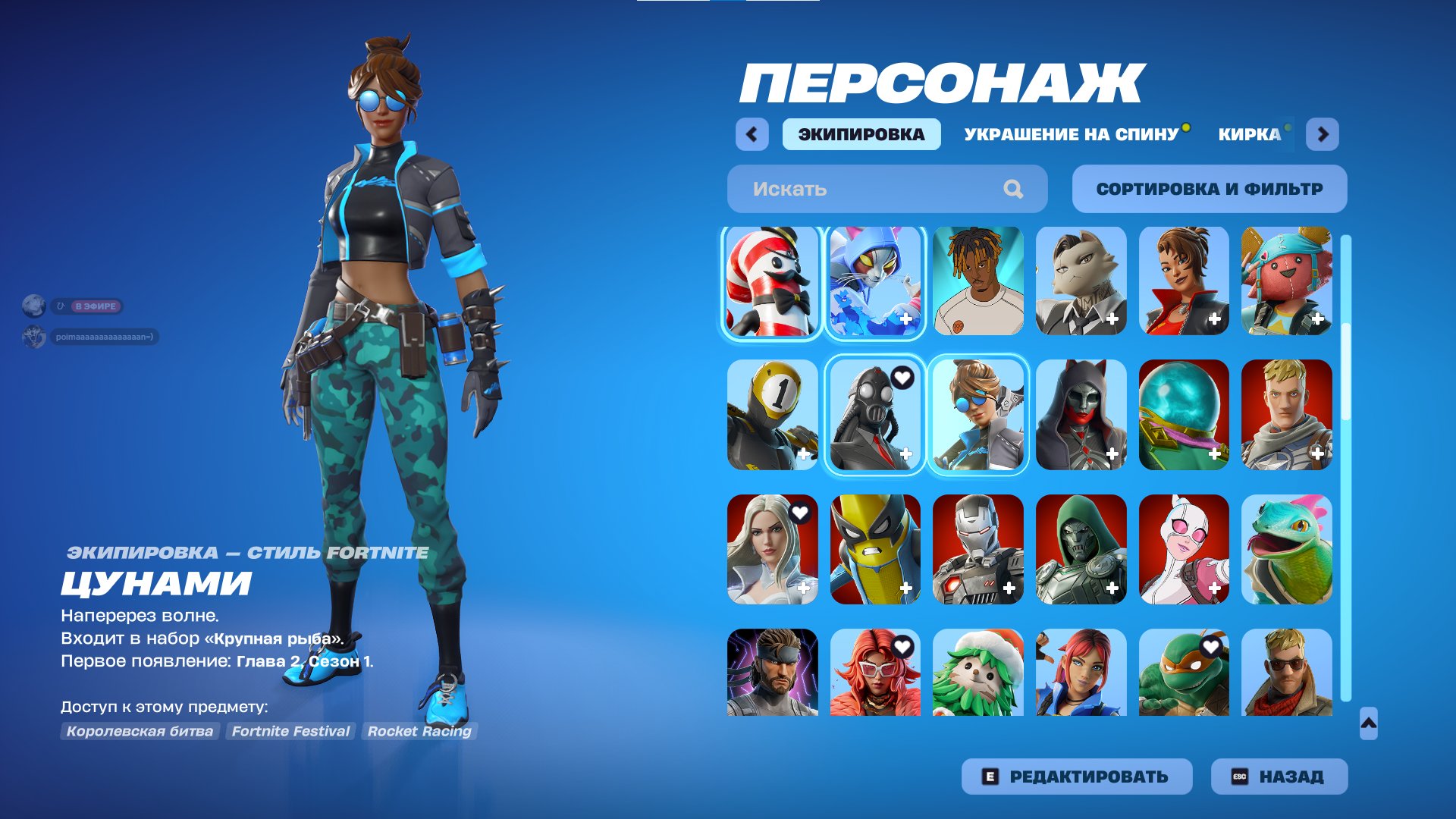The width and height of the screenshot is (1456, 819).
Task: Click the РЕДАКТИРОВАТЬ button
Action: (x=1077, y=777)
